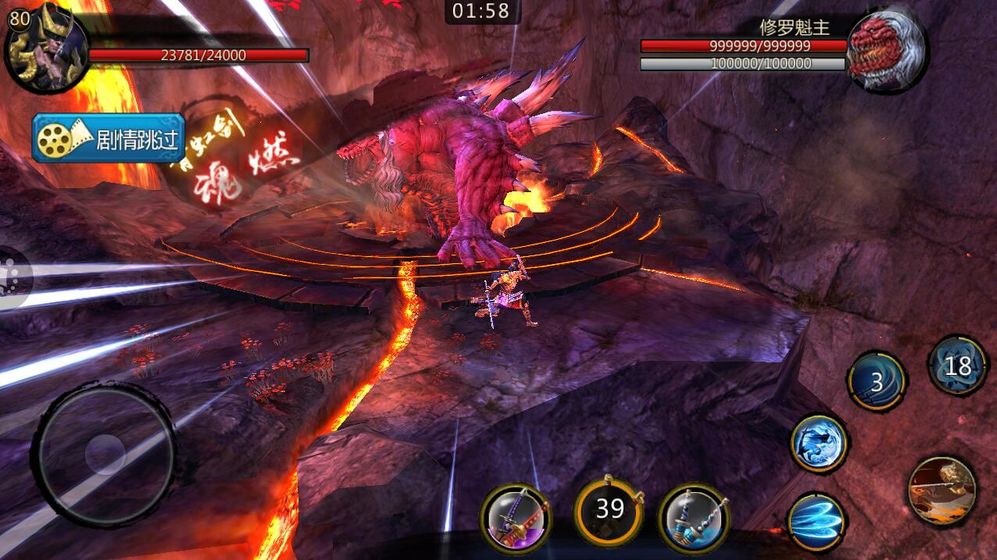This screenshot has width=997, height=560.
Task: Select the 修罗魁主 boss portrait
Action: click(885, 50)
